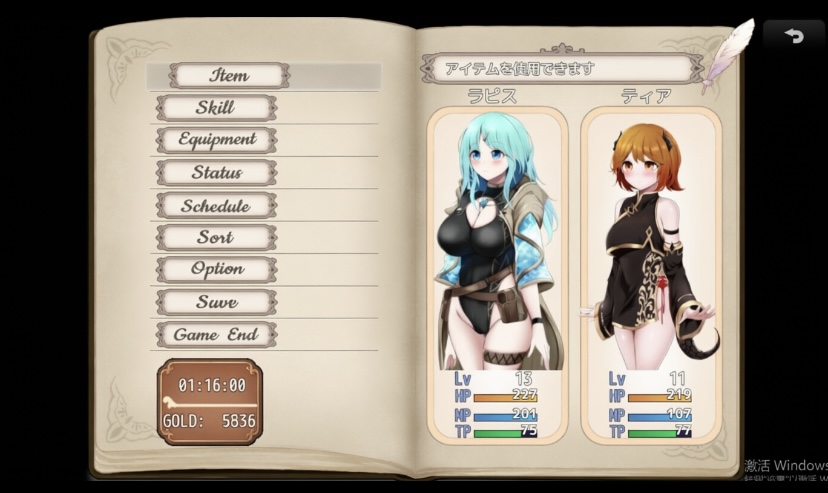Viewport: 828px width, 493px height.
Task: Open the Item menu entry
Action: tap(229, 75)
